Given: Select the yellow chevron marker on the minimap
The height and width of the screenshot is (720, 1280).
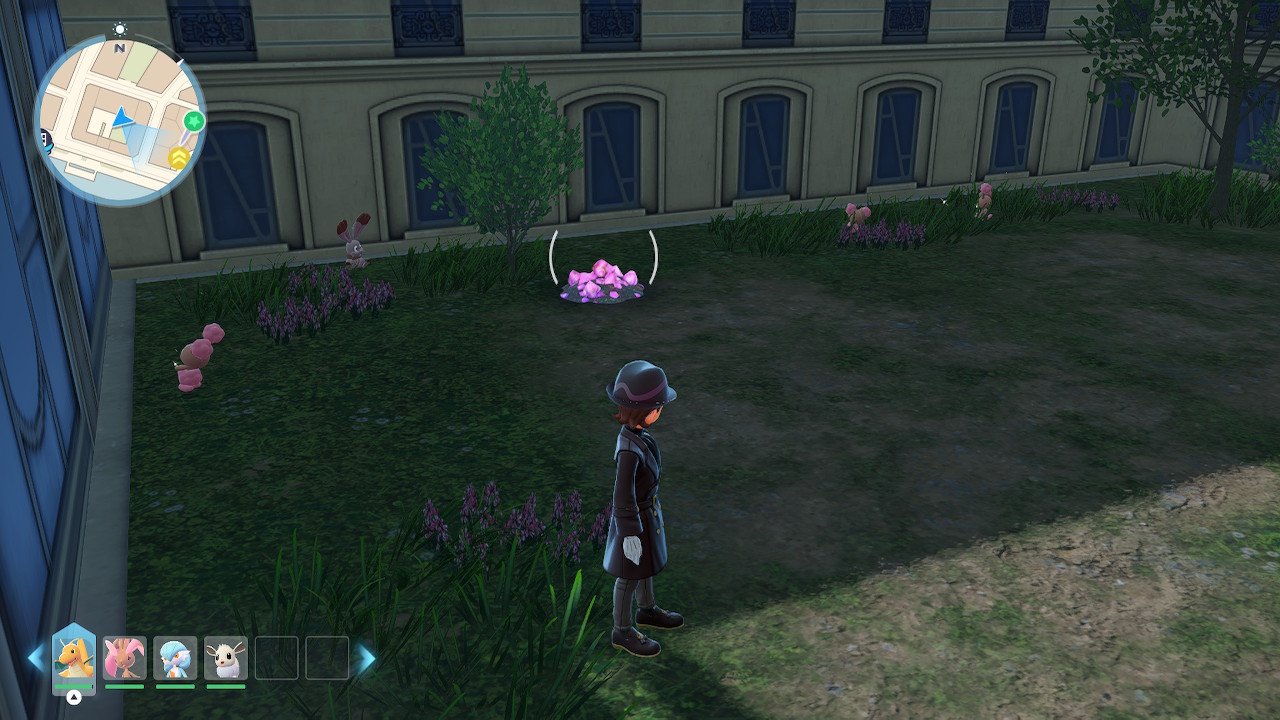Looking at the screenshot, I should tap(179, 157).
